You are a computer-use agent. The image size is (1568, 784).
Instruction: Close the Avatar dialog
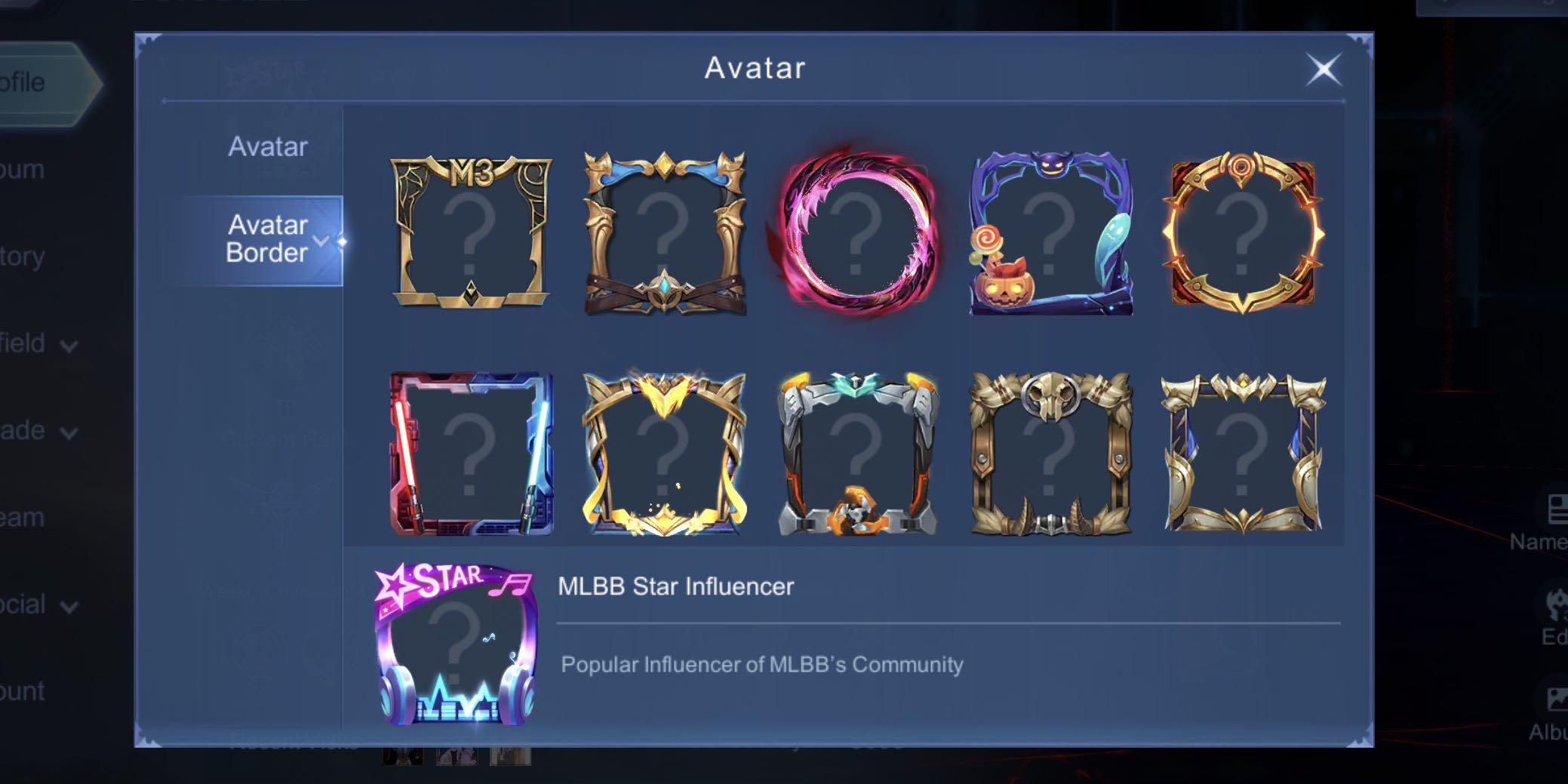1325,69
